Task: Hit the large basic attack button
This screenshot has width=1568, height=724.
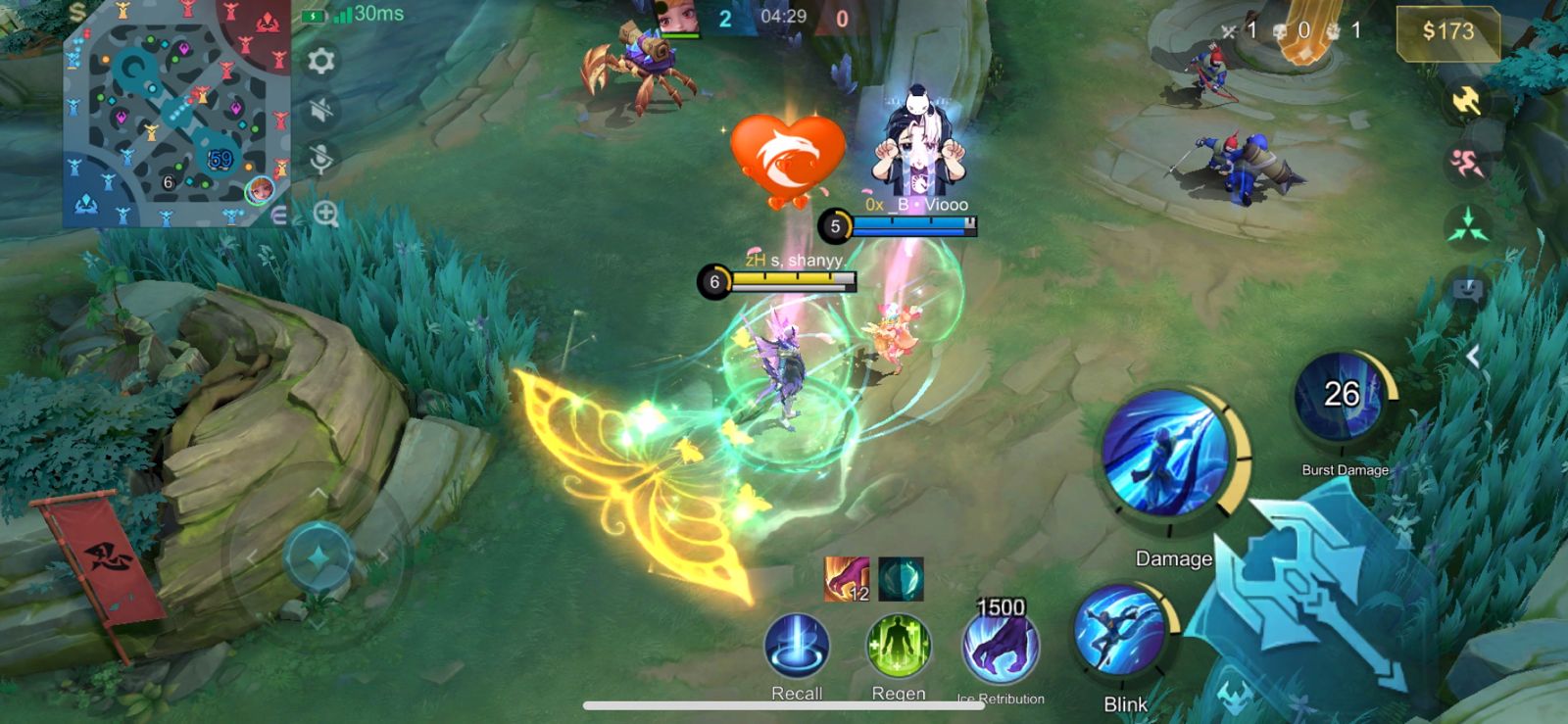Action: [1313, 598]
